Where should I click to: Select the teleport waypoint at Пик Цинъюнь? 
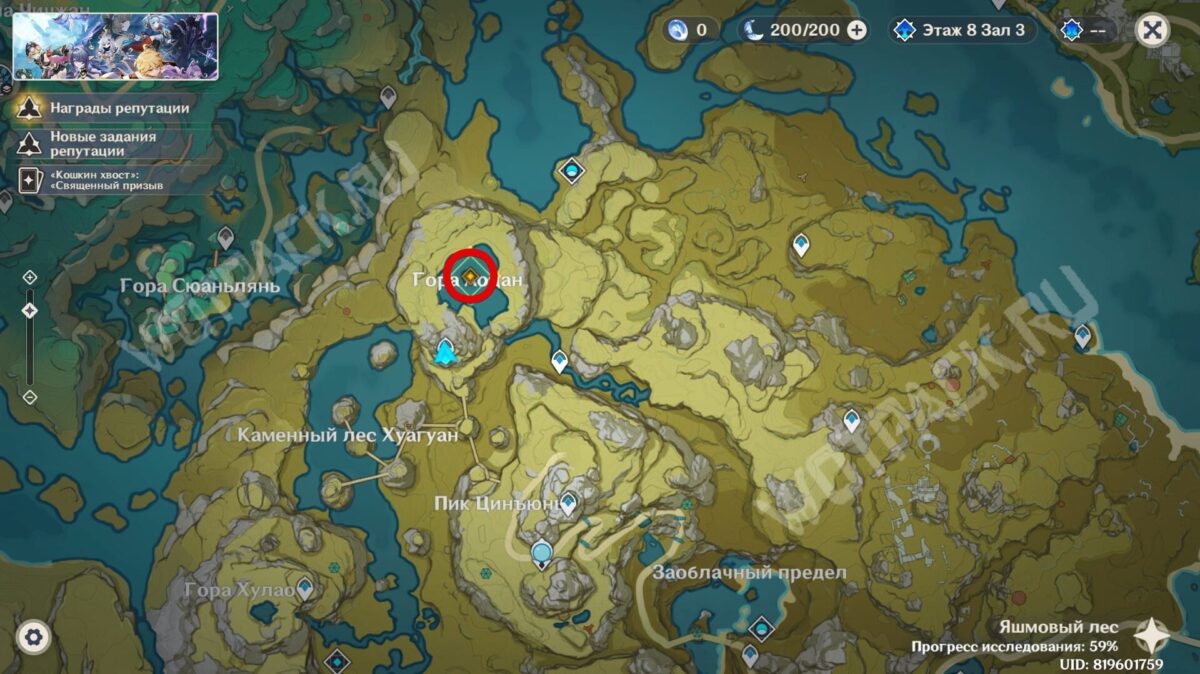(568, 503)
